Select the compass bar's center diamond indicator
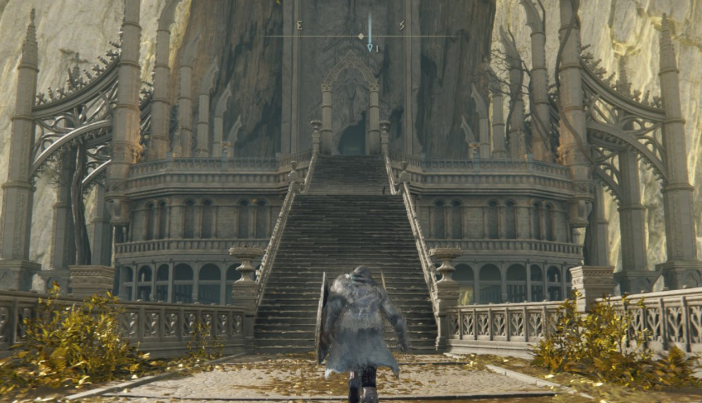This screenshot has width=702, height=403. [361, 37]
